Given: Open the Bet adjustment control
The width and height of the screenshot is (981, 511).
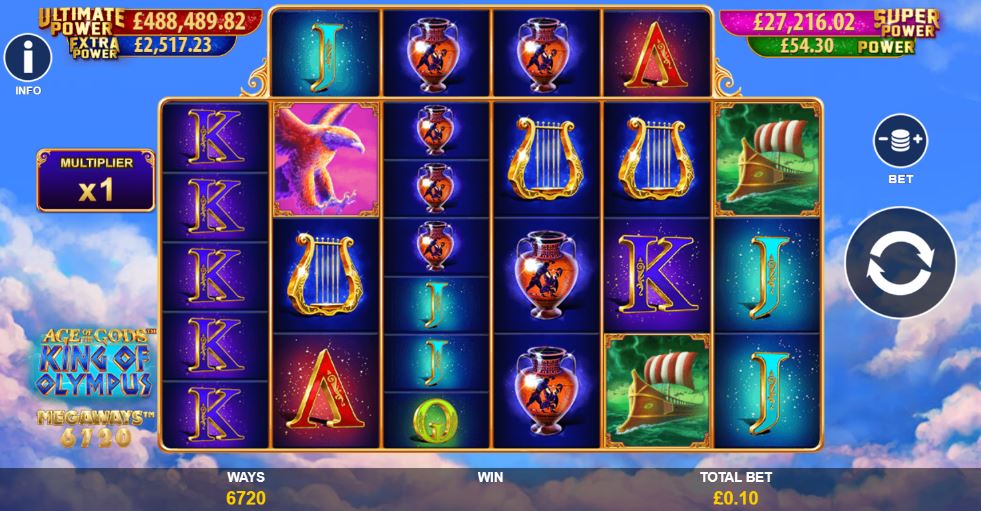Looking at the screenshot, I should click(900, 142).
